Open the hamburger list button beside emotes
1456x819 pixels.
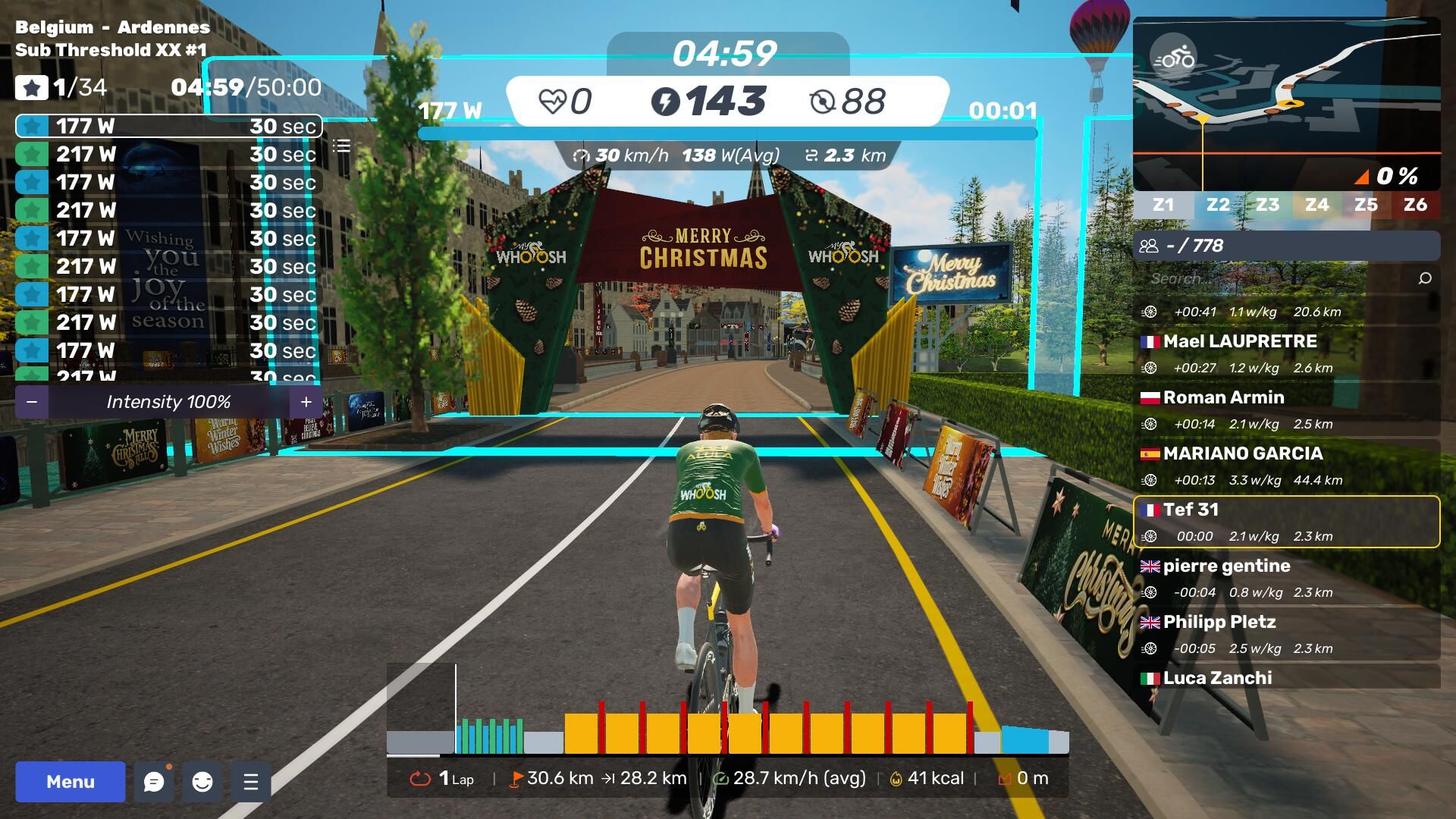point(251,782)
